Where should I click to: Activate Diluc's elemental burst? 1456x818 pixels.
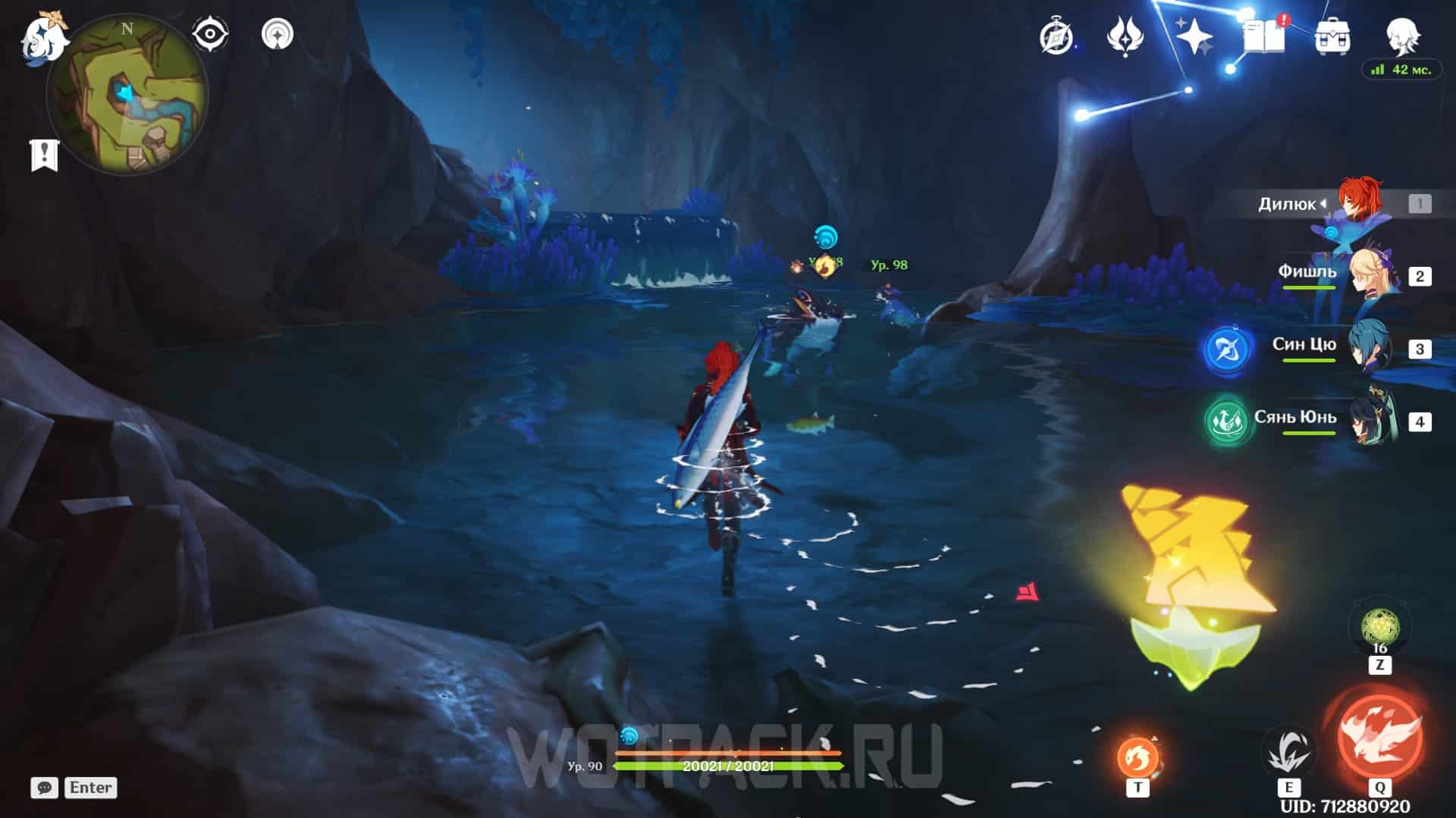[1380, 735]
